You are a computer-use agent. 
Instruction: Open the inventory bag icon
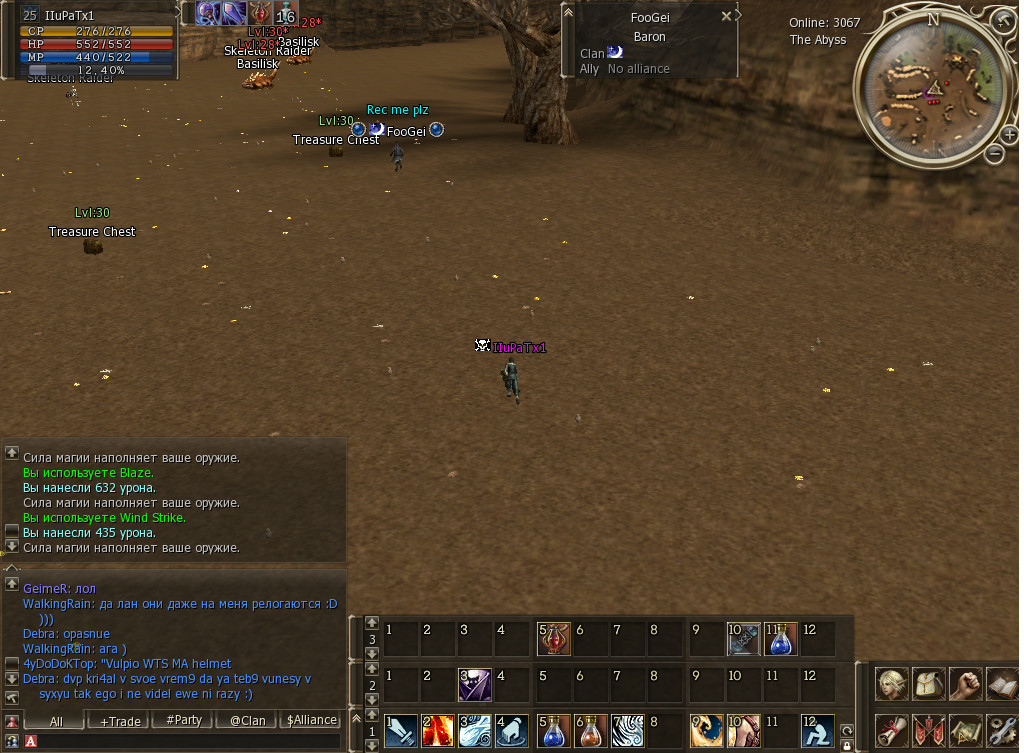tap(929, 684)
